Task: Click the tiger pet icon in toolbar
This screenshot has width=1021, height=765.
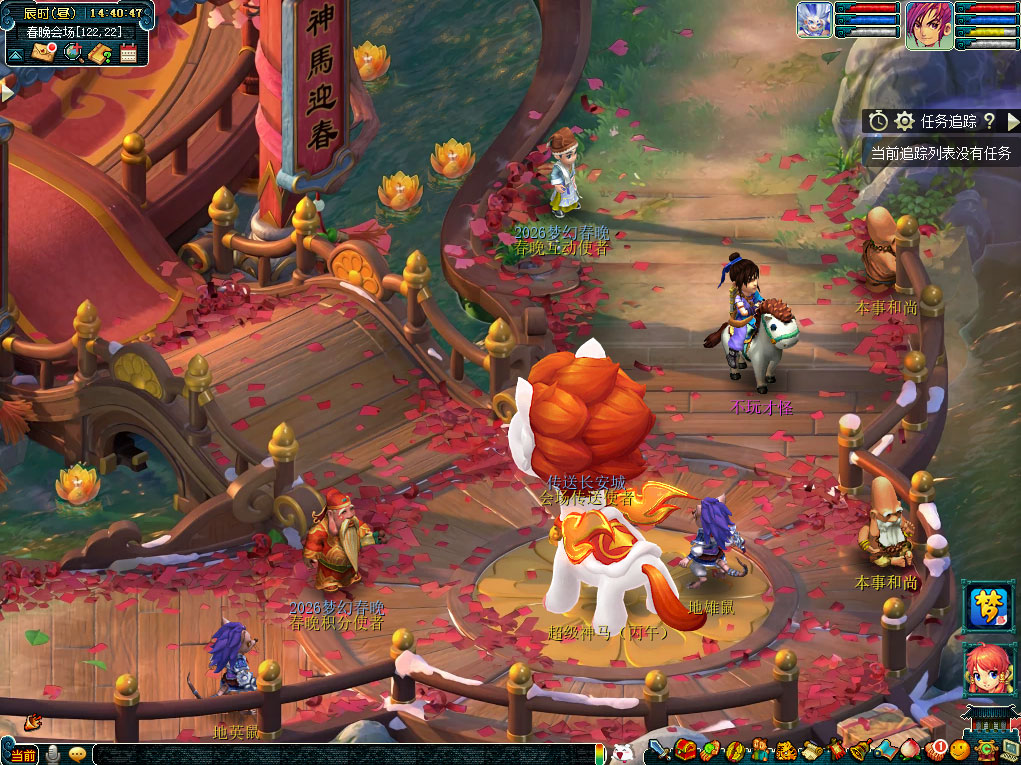Action: point(786,750)
